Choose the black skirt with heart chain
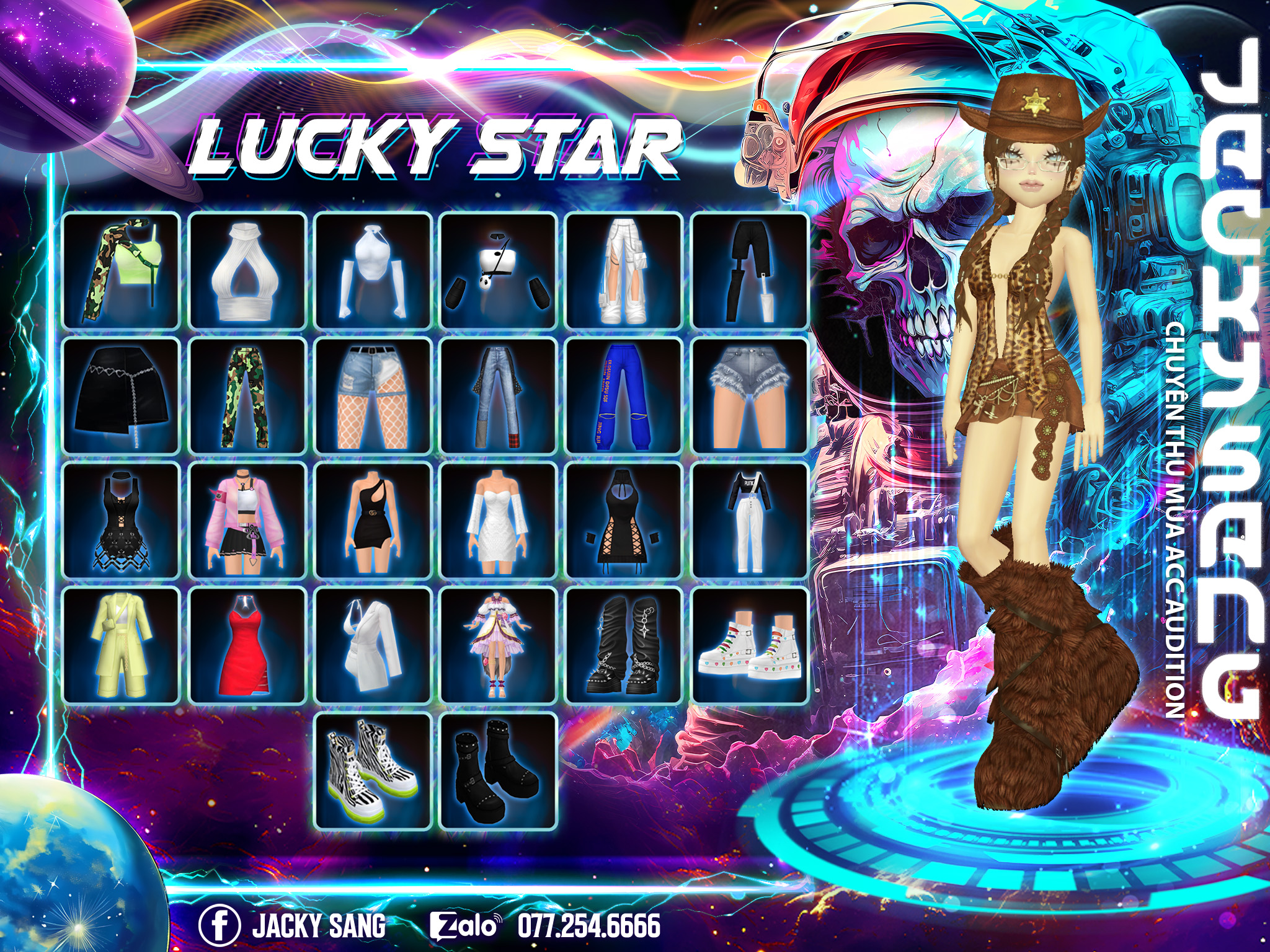Viewport: 1270px width, 952px height. click(121, 396)
